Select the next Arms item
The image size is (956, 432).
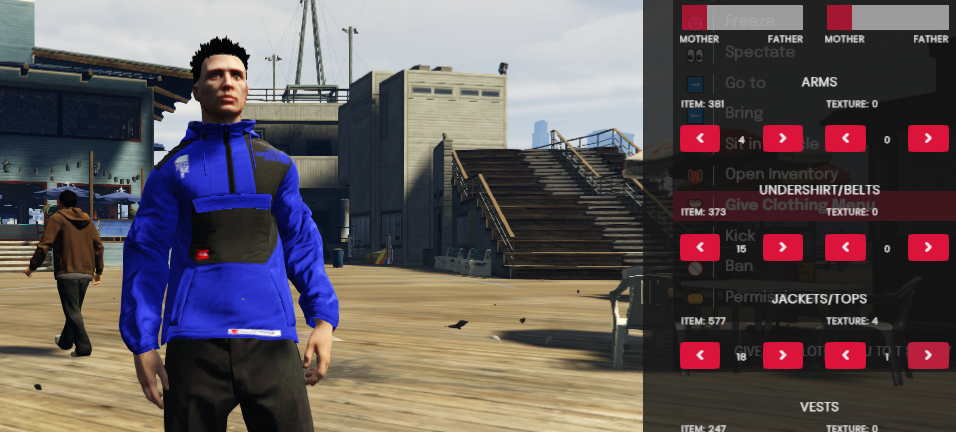coord(782,139)
